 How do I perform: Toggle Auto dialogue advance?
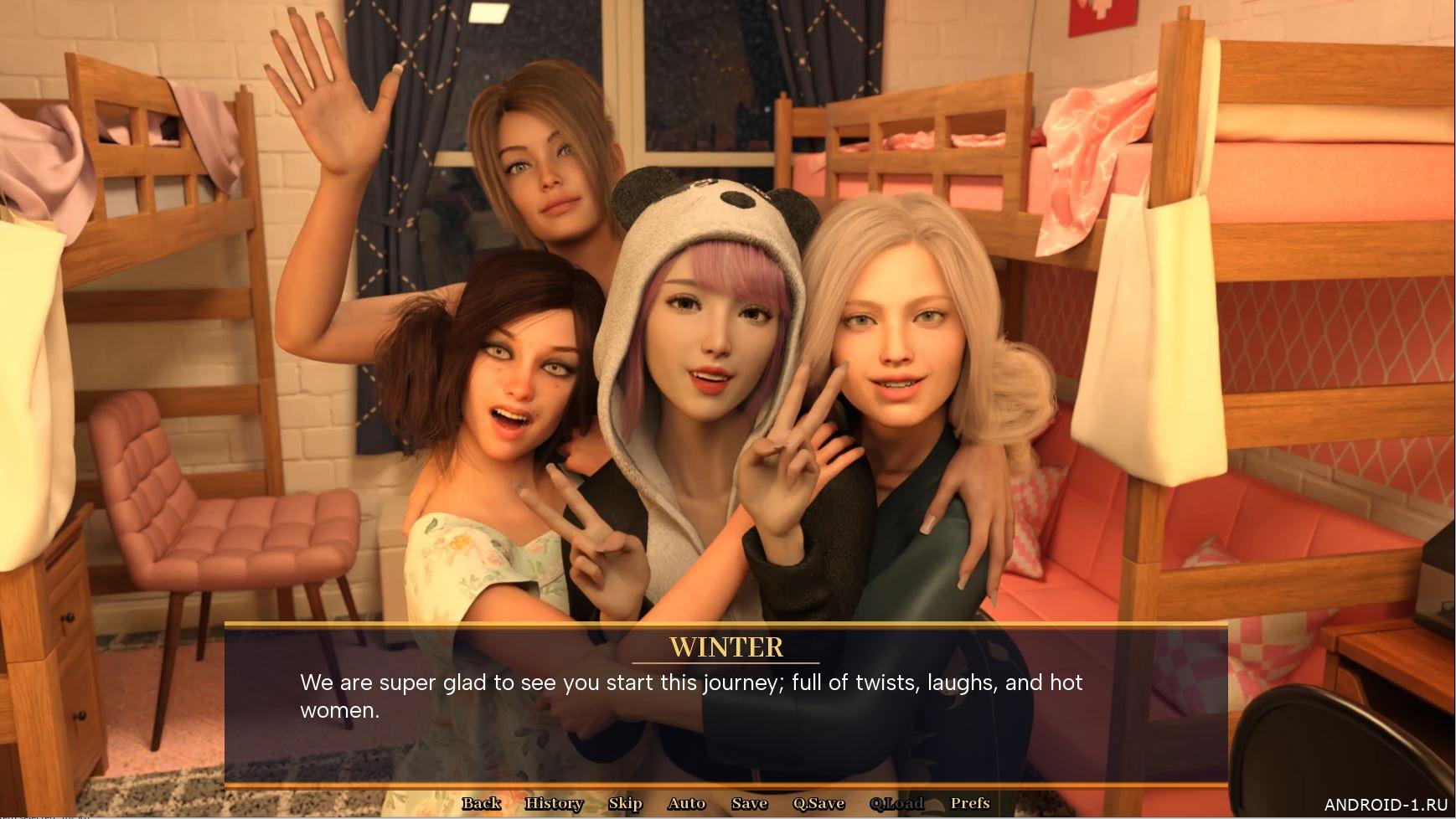[686, 804]
